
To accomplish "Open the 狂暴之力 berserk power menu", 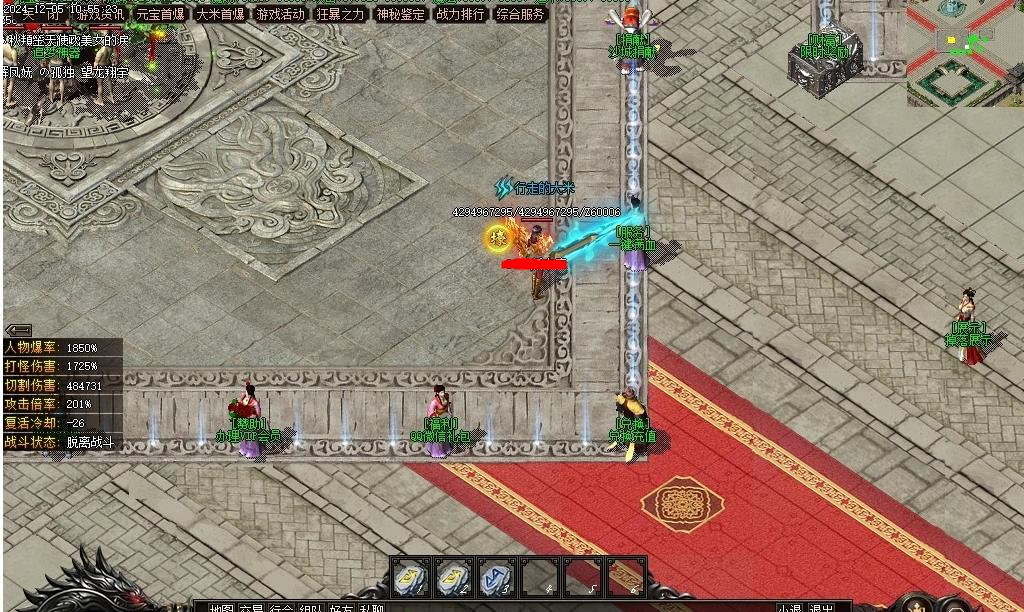I will 341,14.
